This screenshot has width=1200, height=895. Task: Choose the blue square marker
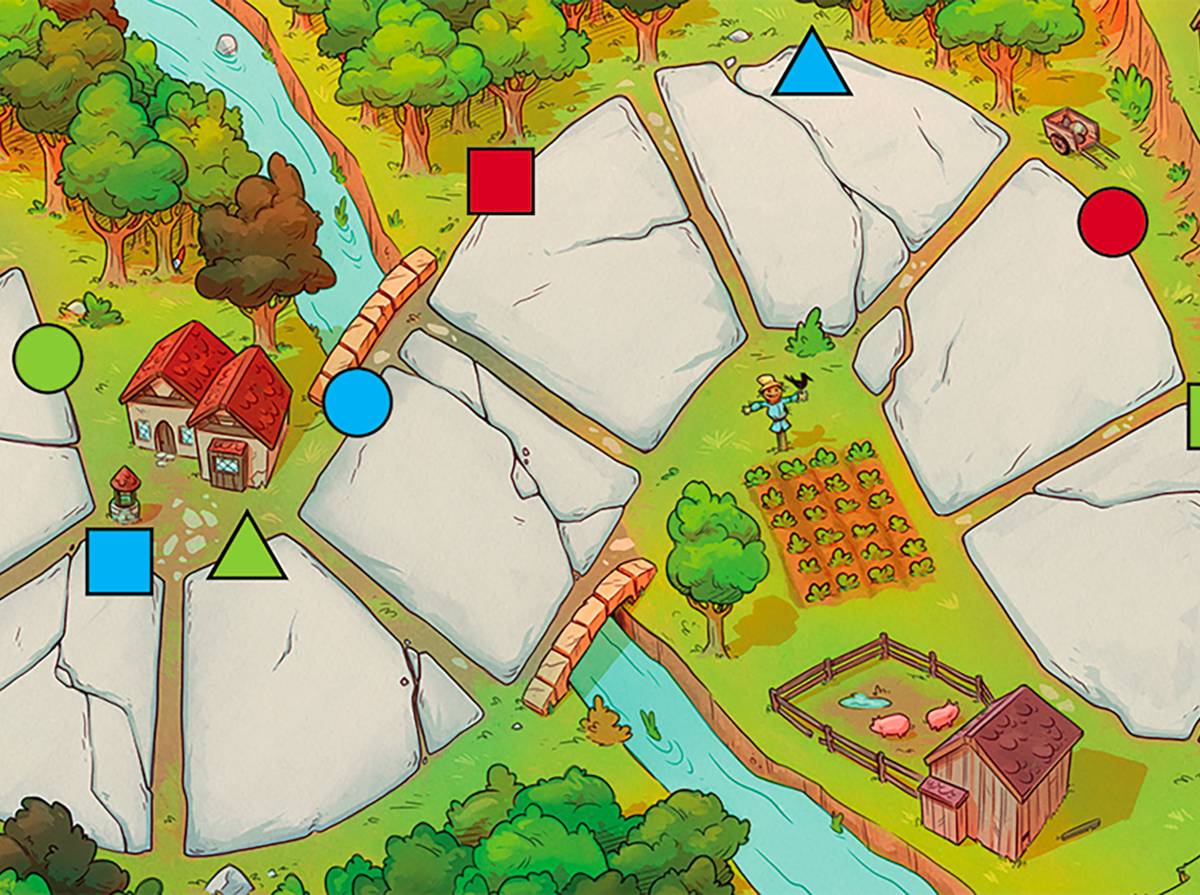119,561
